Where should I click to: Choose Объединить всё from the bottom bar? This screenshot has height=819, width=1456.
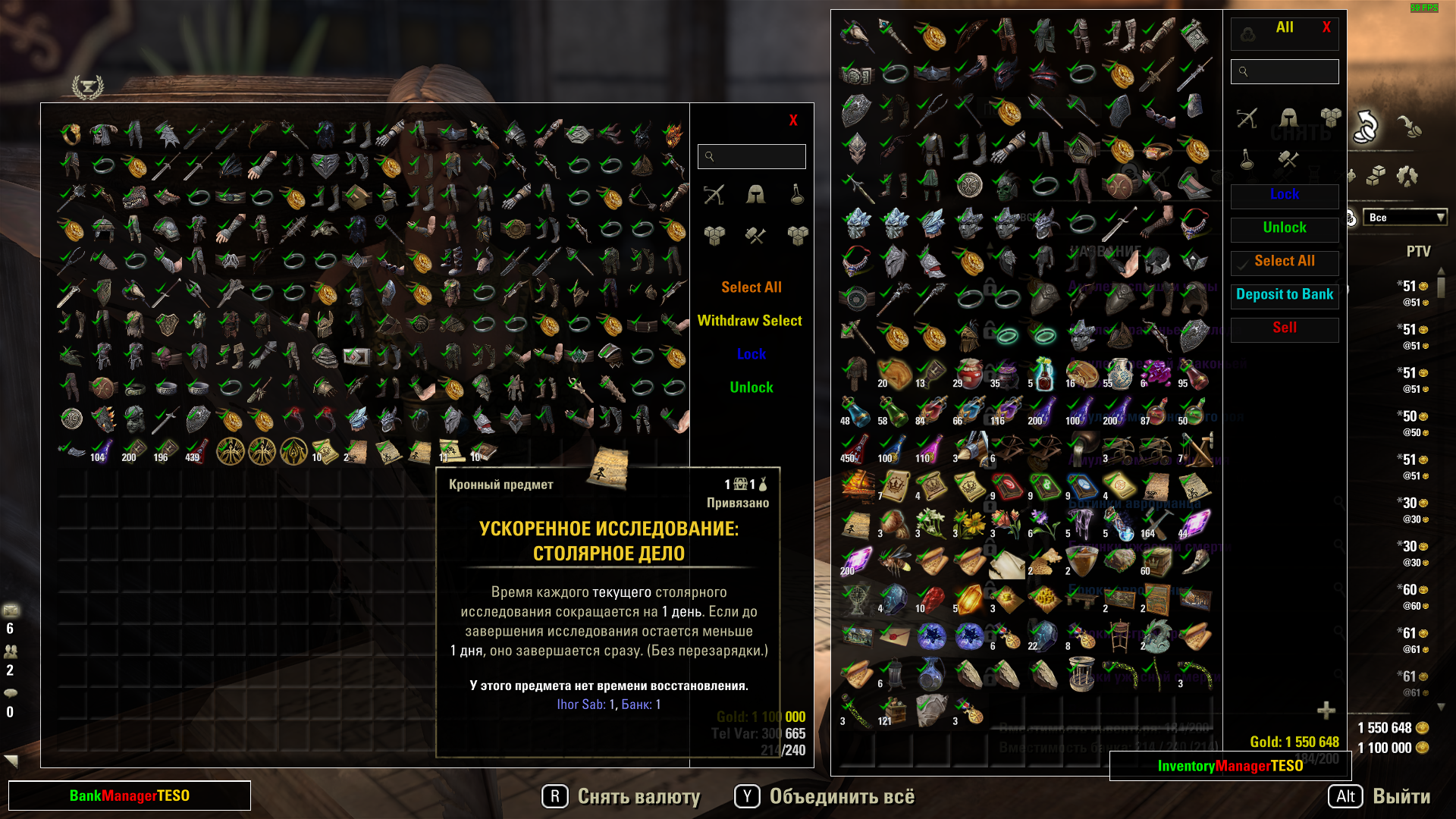(x=842, y=797)
